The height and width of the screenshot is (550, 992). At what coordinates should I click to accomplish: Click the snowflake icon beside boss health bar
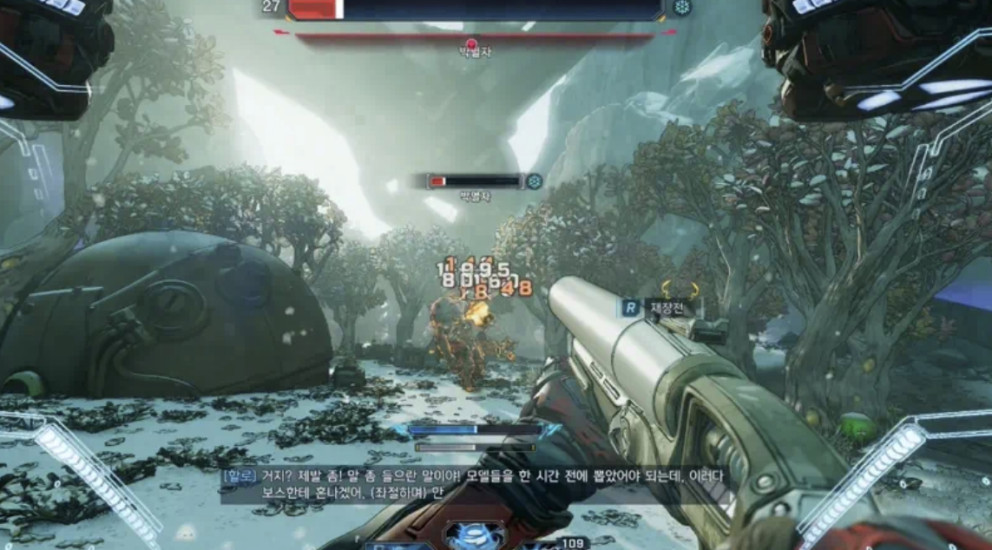[683, 8]
